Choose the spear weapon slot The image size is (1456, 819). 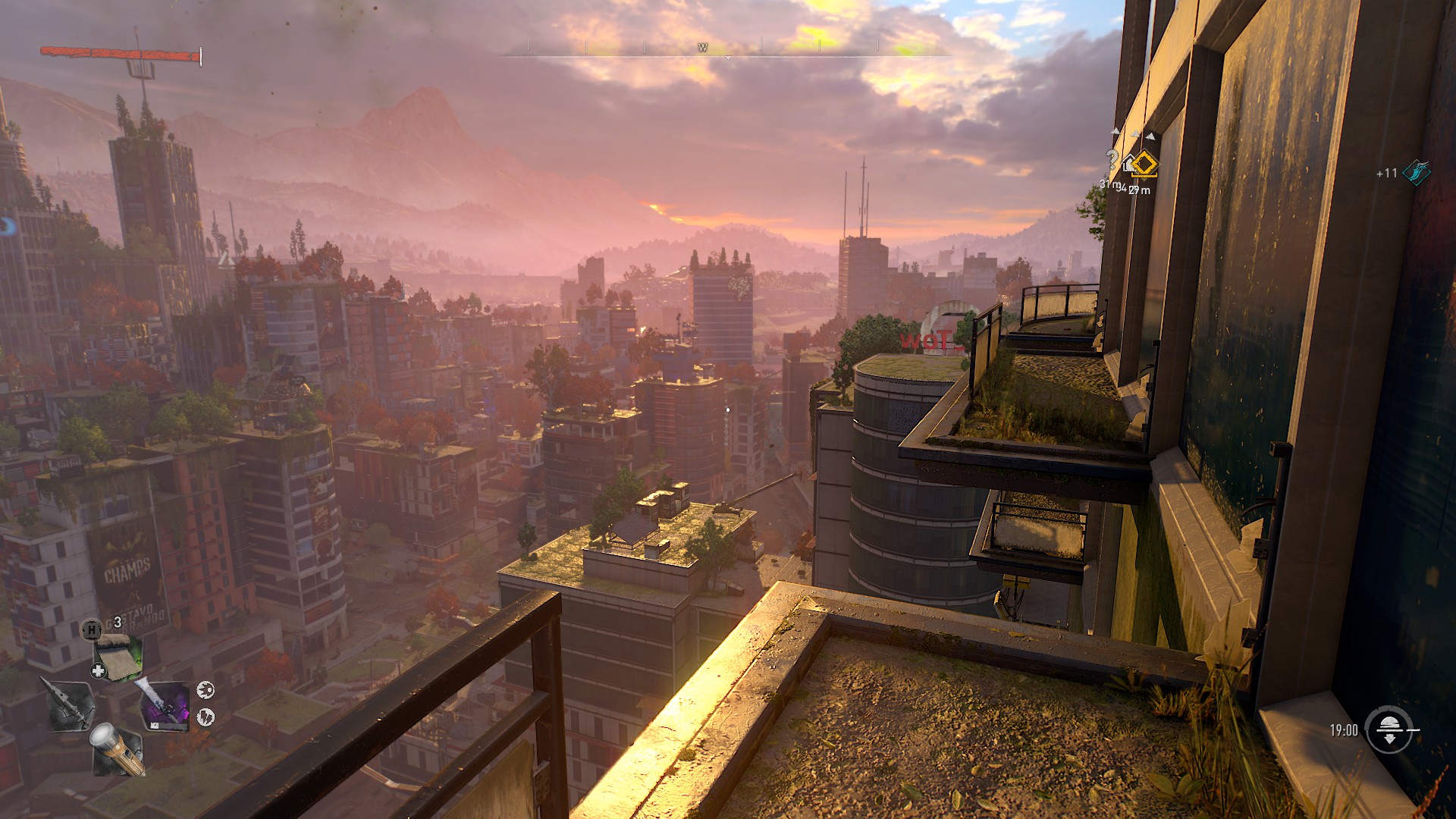point(70,705)
